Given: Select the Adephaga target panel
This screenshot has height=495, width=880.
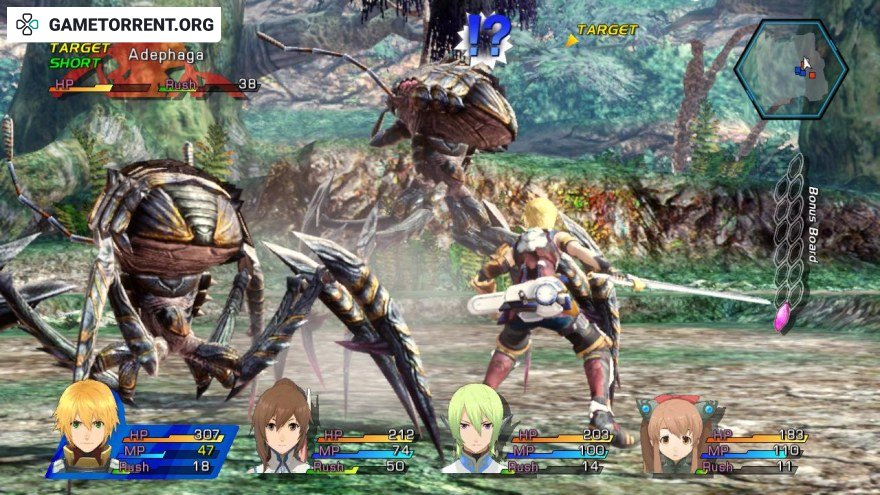Looking at the screenshot, I should (150, 70).
